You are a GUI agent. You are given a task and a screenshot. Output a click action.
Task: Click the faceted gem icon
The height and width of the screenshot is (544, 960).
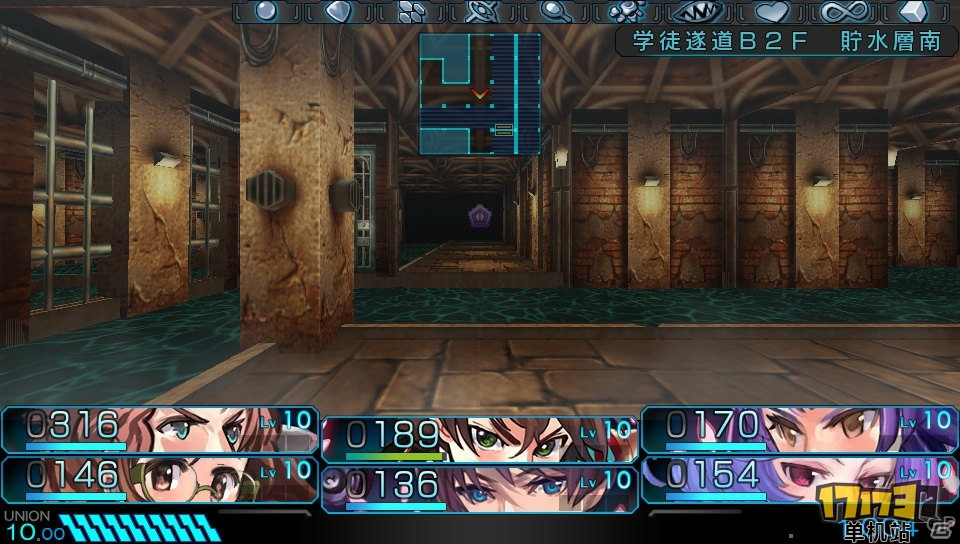pyautogui.click(x=337, y=12)
